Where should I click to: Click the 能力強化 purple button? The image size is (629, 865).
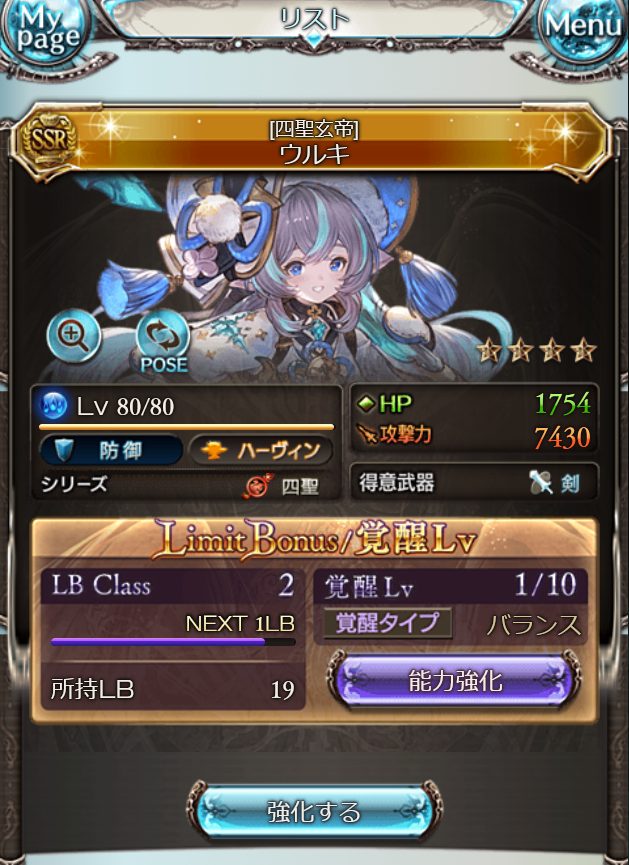tap(455, 683)
